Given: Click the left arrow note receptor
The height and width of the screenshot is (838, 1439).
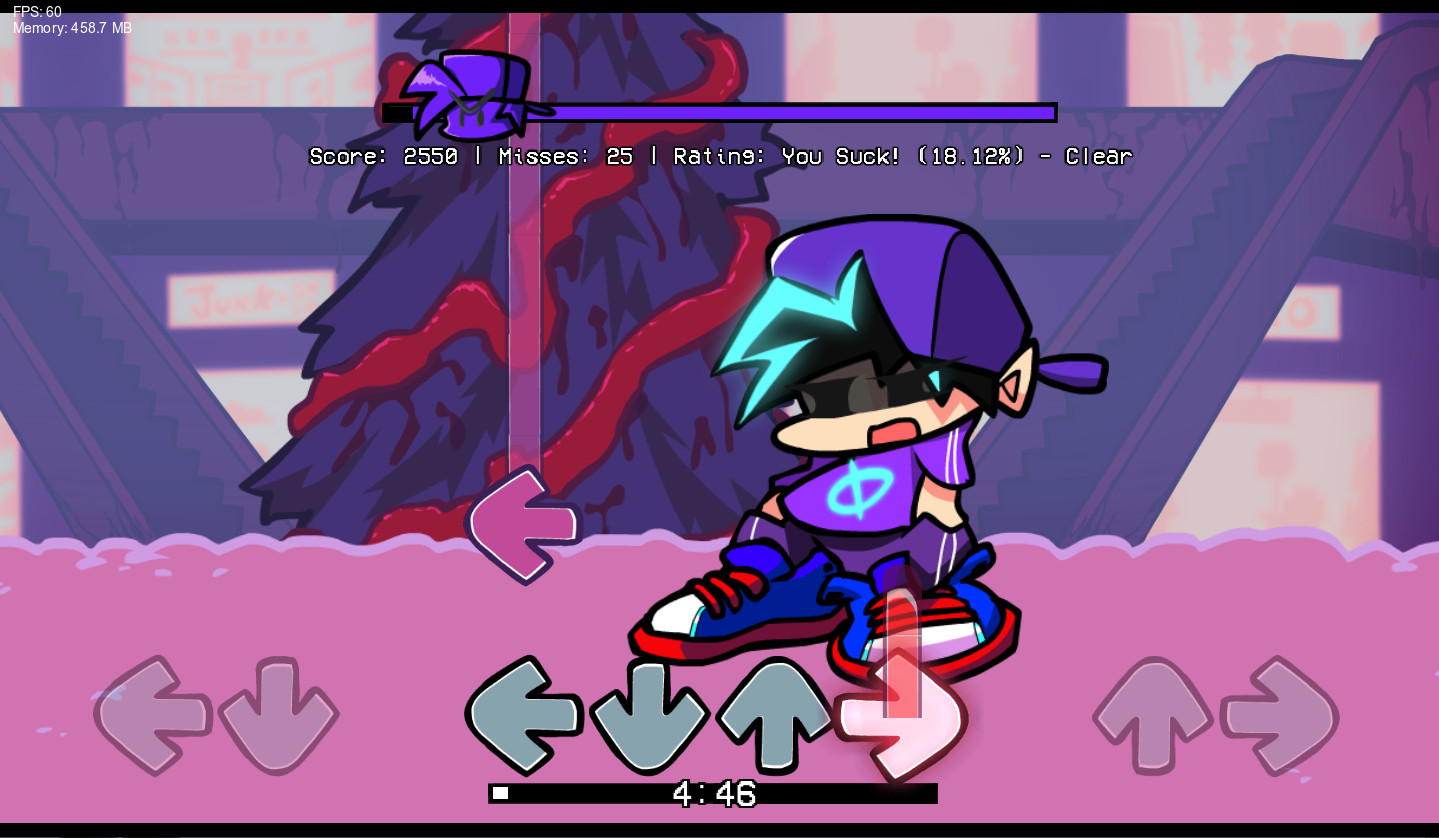Looking at the screenshot, I should [x=523, y=716].
